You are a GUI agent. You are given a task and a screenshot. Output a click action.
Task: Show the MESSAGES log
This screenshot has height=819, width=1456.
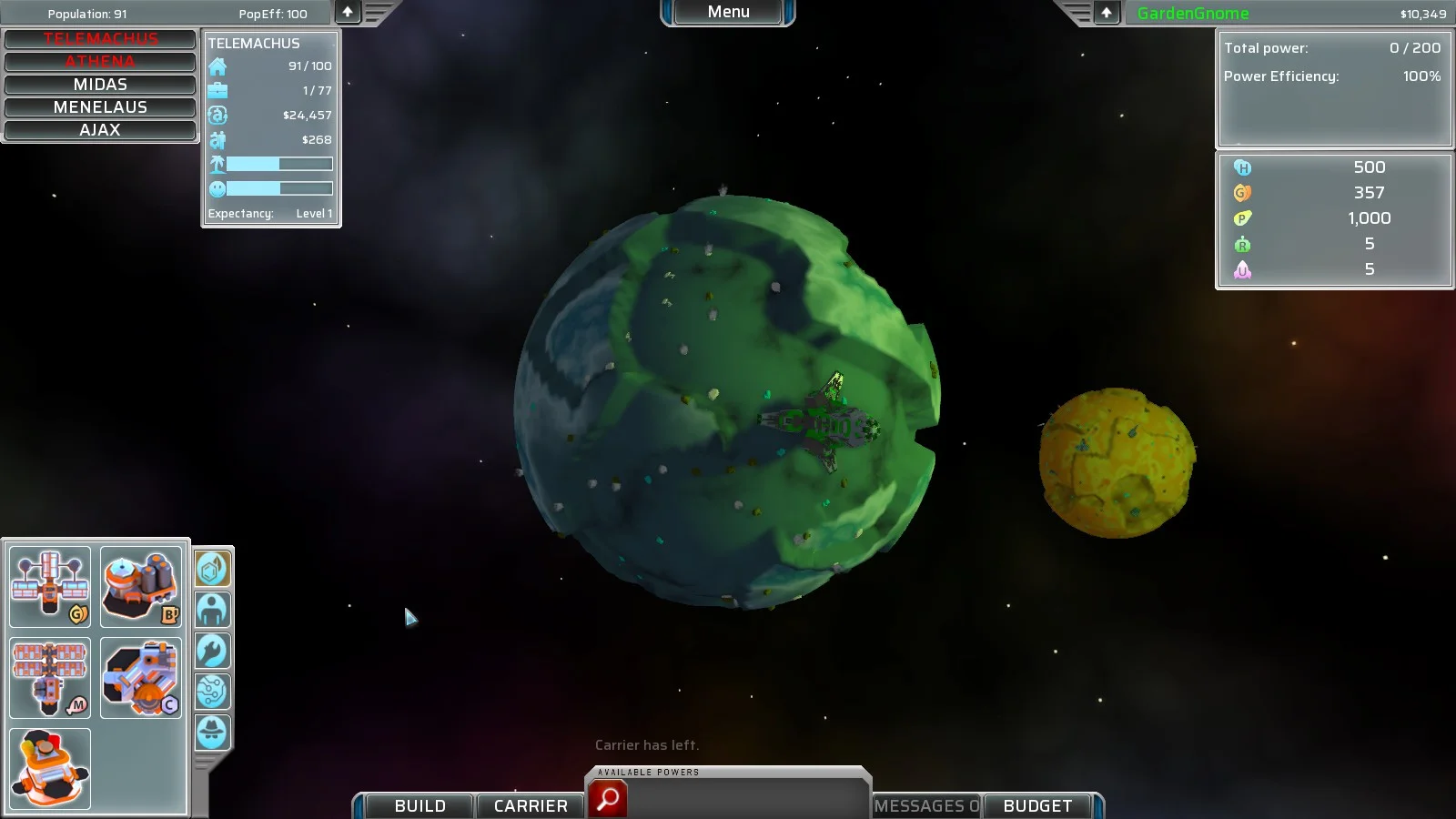(926, 805)
